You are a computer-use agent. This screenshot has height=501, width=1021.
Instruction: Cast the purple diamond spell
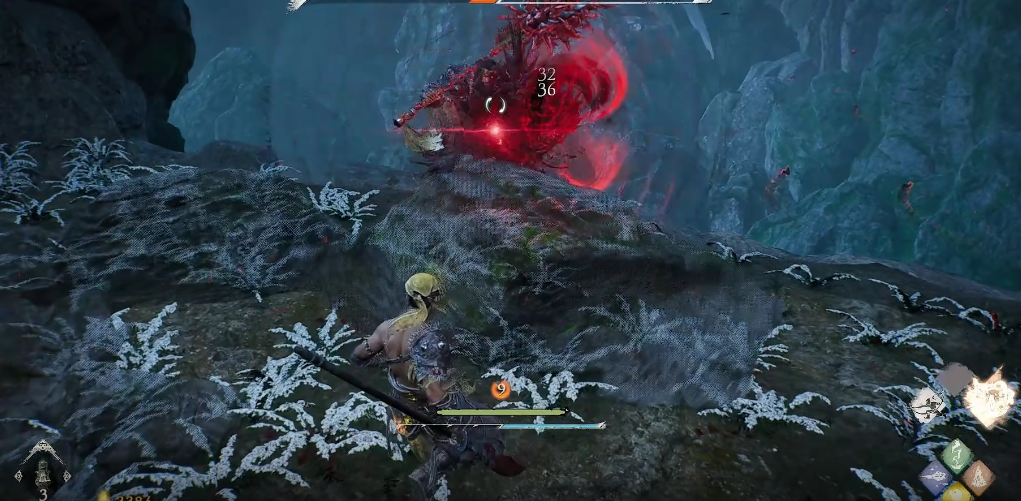[936, 476]
